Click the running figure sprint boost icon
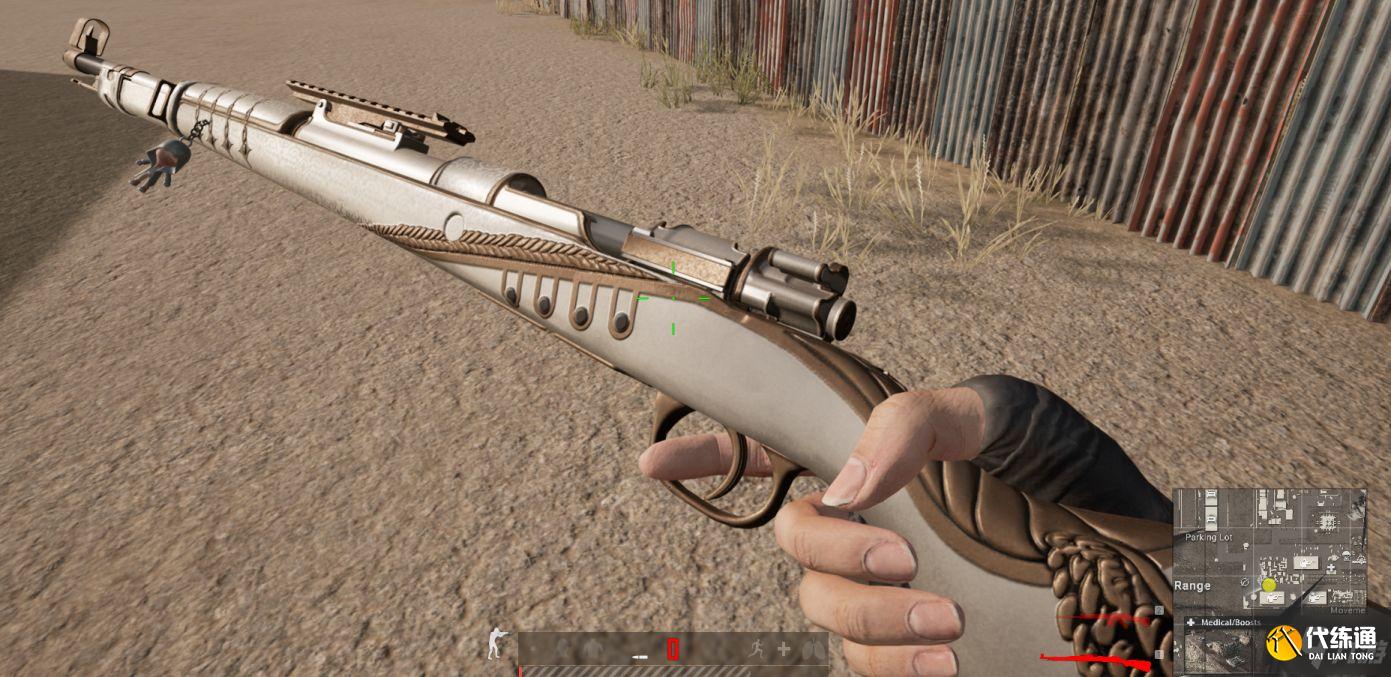The height and width of the screenshot is (677, 1391). coord(758,649)
